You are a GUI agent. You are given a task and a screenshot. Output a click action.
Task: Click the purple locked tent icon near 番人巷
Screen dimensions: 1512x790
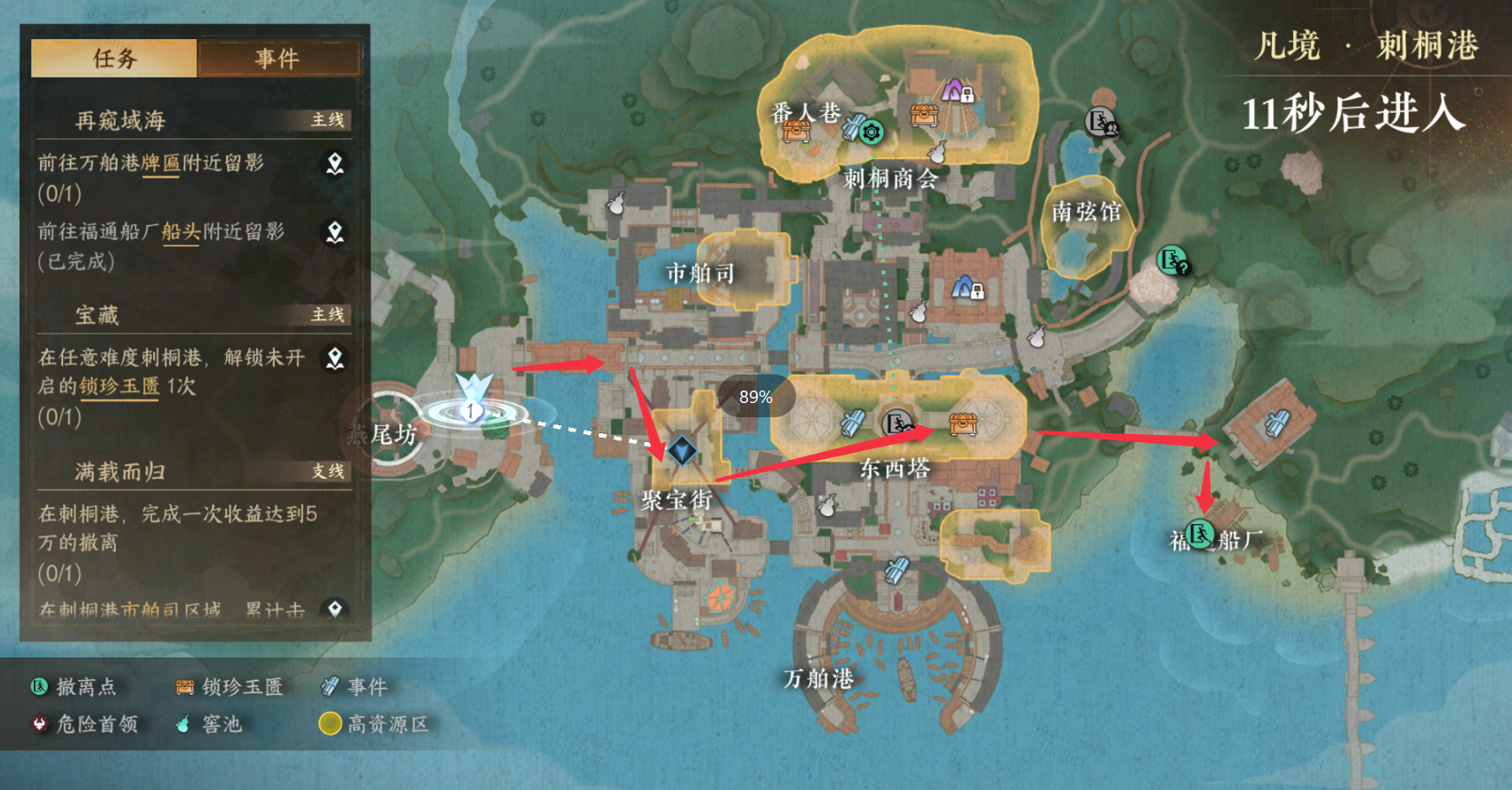click(x=956, y=90)
